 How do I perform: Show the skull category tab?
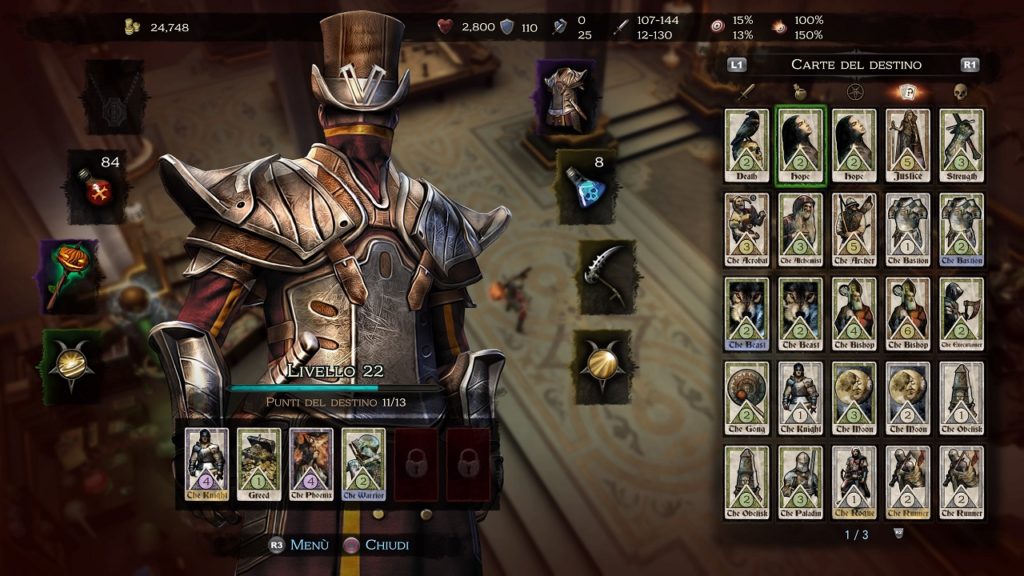click(x=960, y=93)
